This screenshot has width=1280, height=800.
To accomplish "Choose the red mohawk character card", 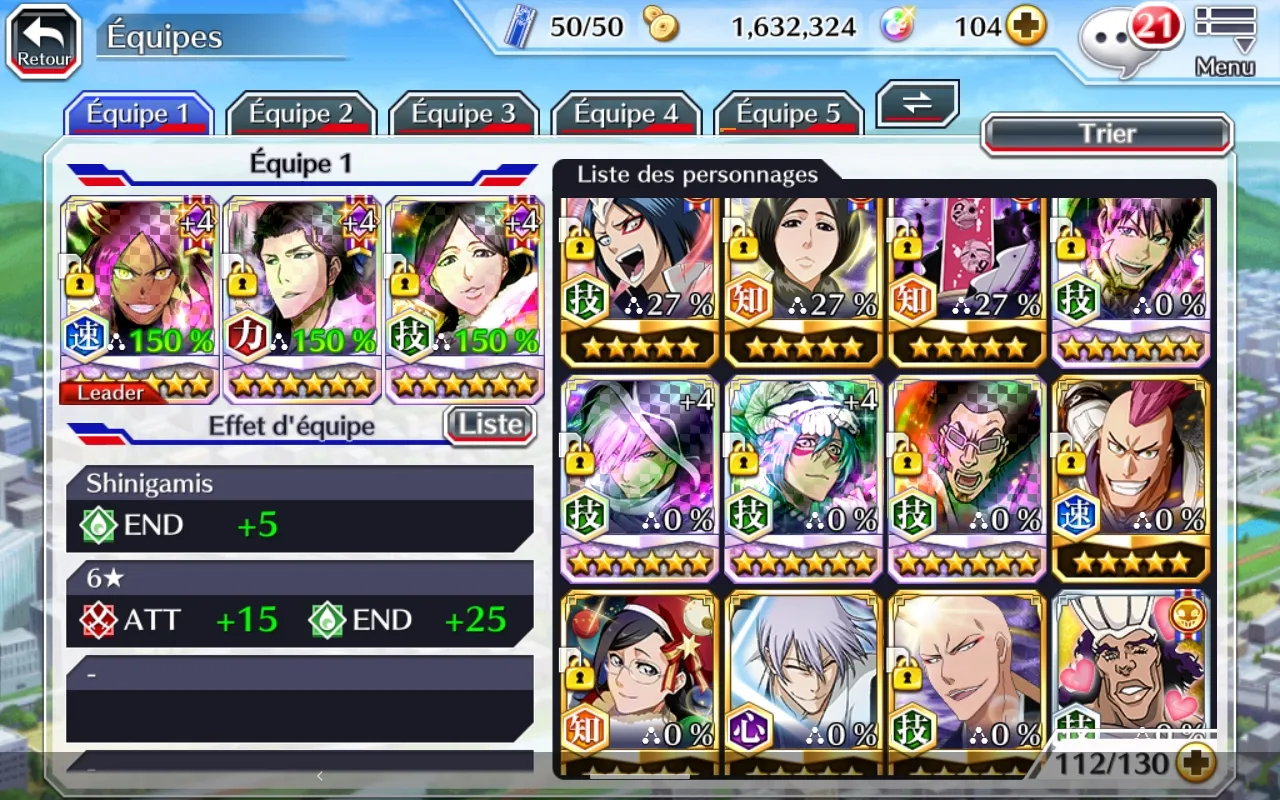I will (1131, 478).
